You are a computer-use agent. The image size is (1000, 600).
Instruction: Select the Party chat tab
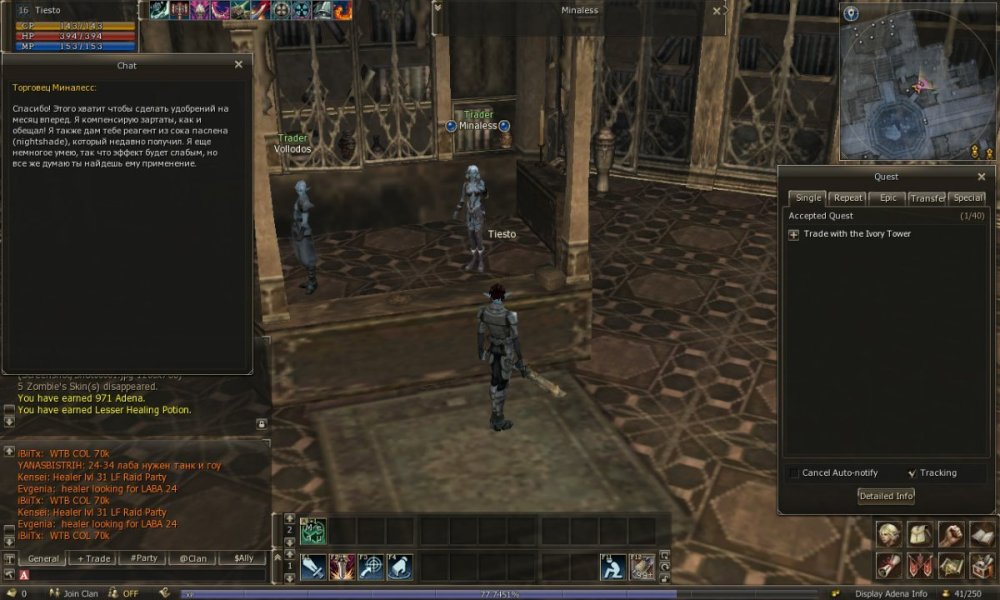click(142, 559)
